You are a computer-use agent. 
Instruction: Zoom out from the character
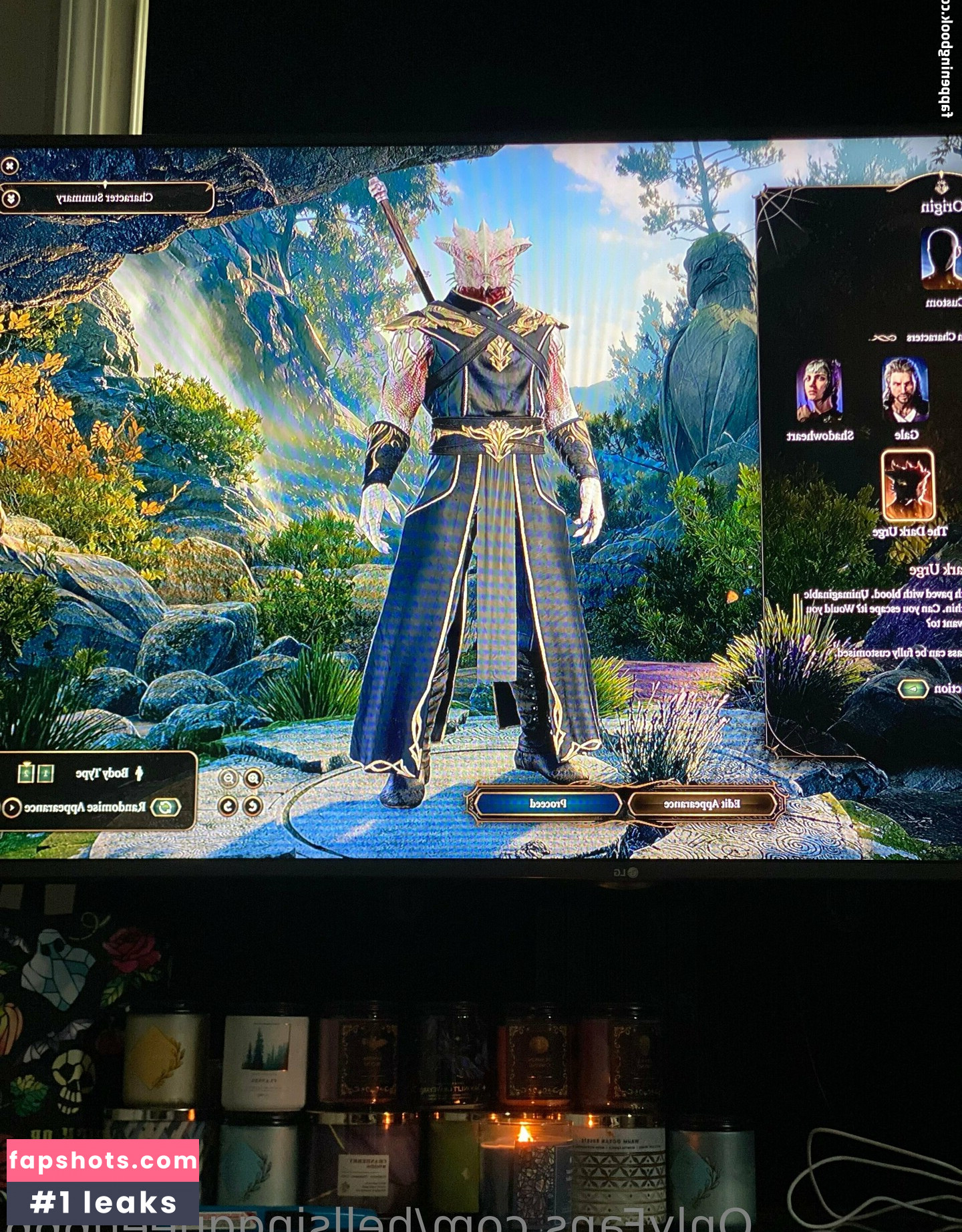pos(229,778)
